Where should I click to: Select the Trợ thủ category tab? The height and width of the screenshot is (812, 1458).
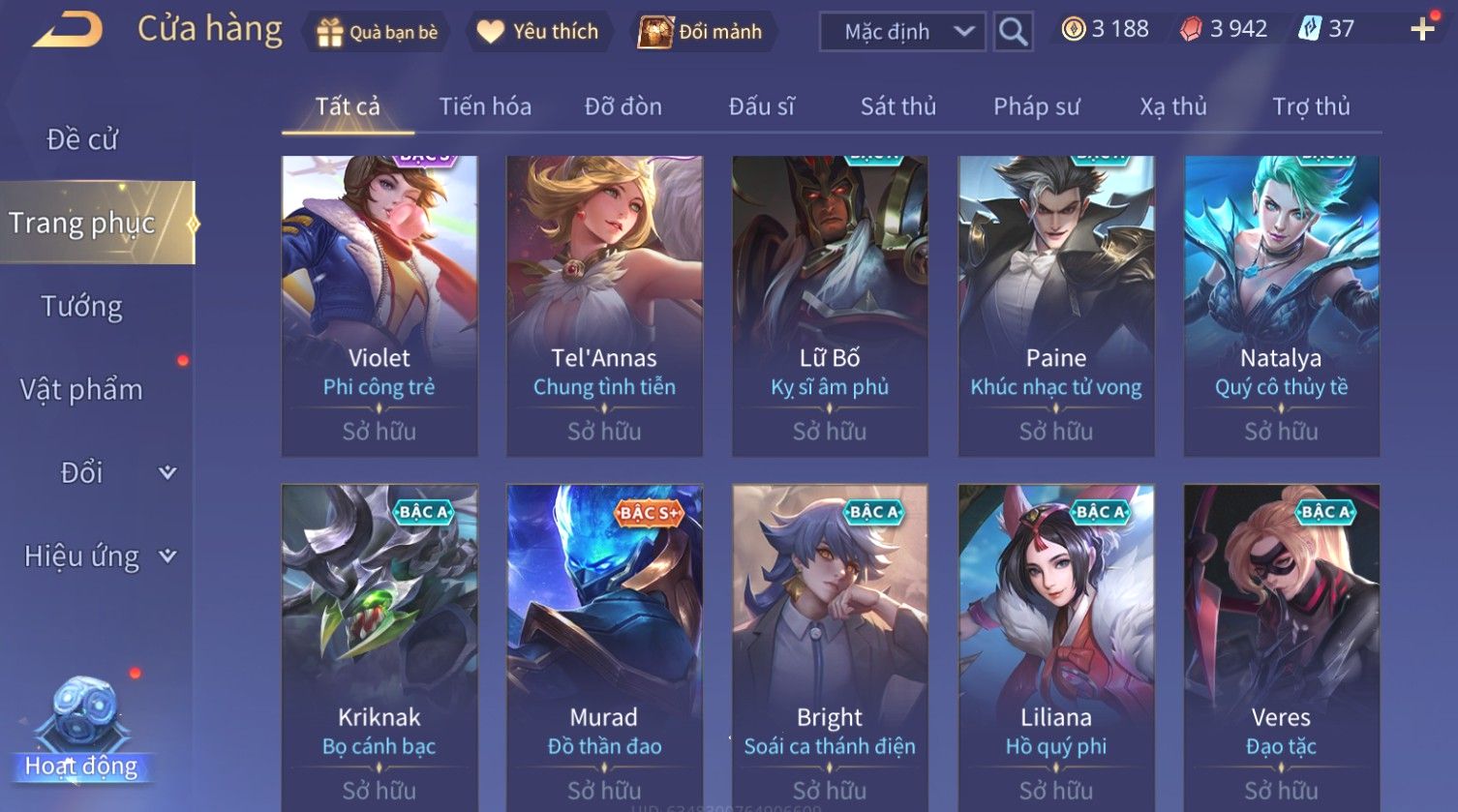pyautogui.click(x=1311, y=106)
